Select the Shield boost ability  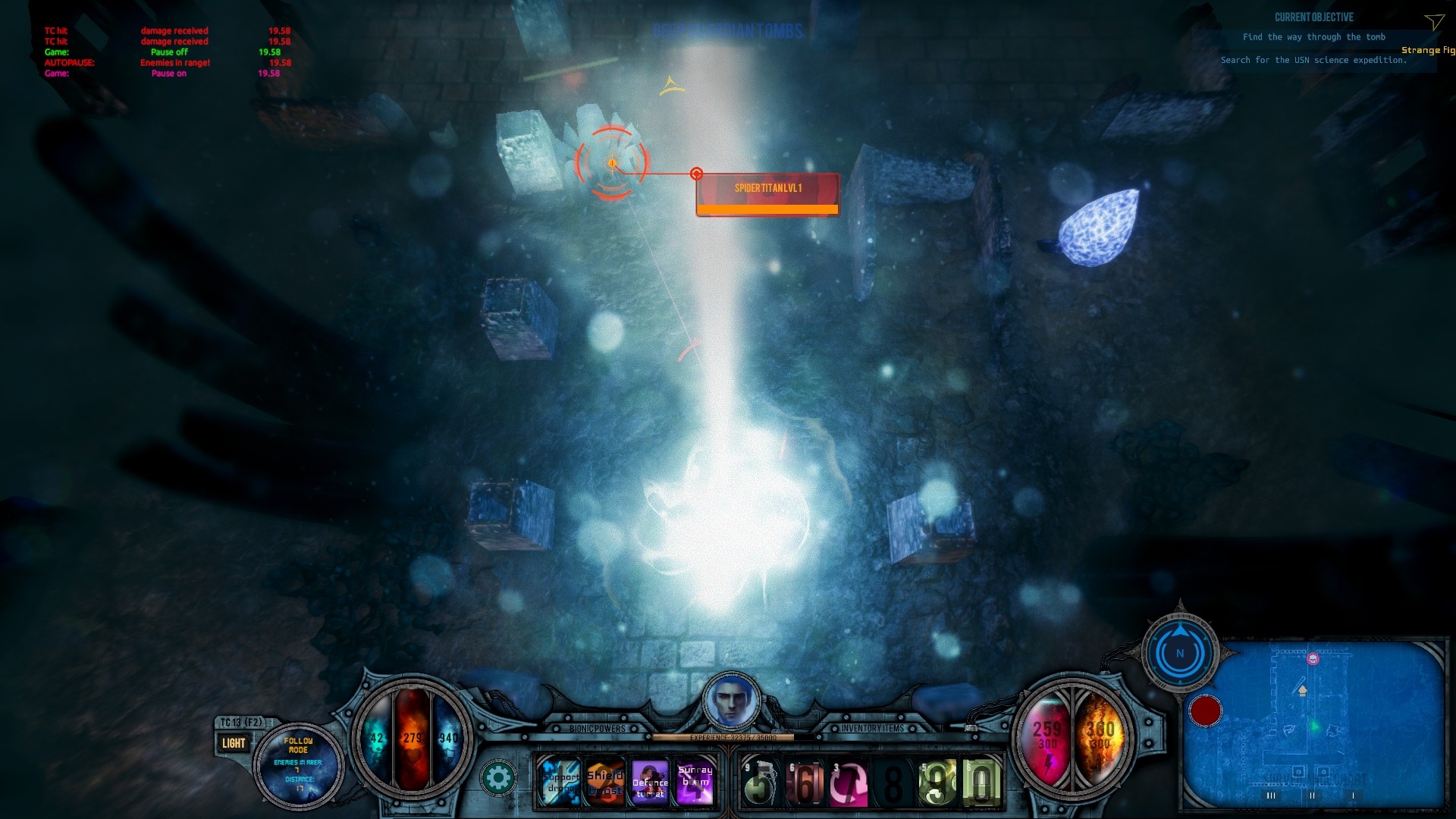tap(606, 781)
